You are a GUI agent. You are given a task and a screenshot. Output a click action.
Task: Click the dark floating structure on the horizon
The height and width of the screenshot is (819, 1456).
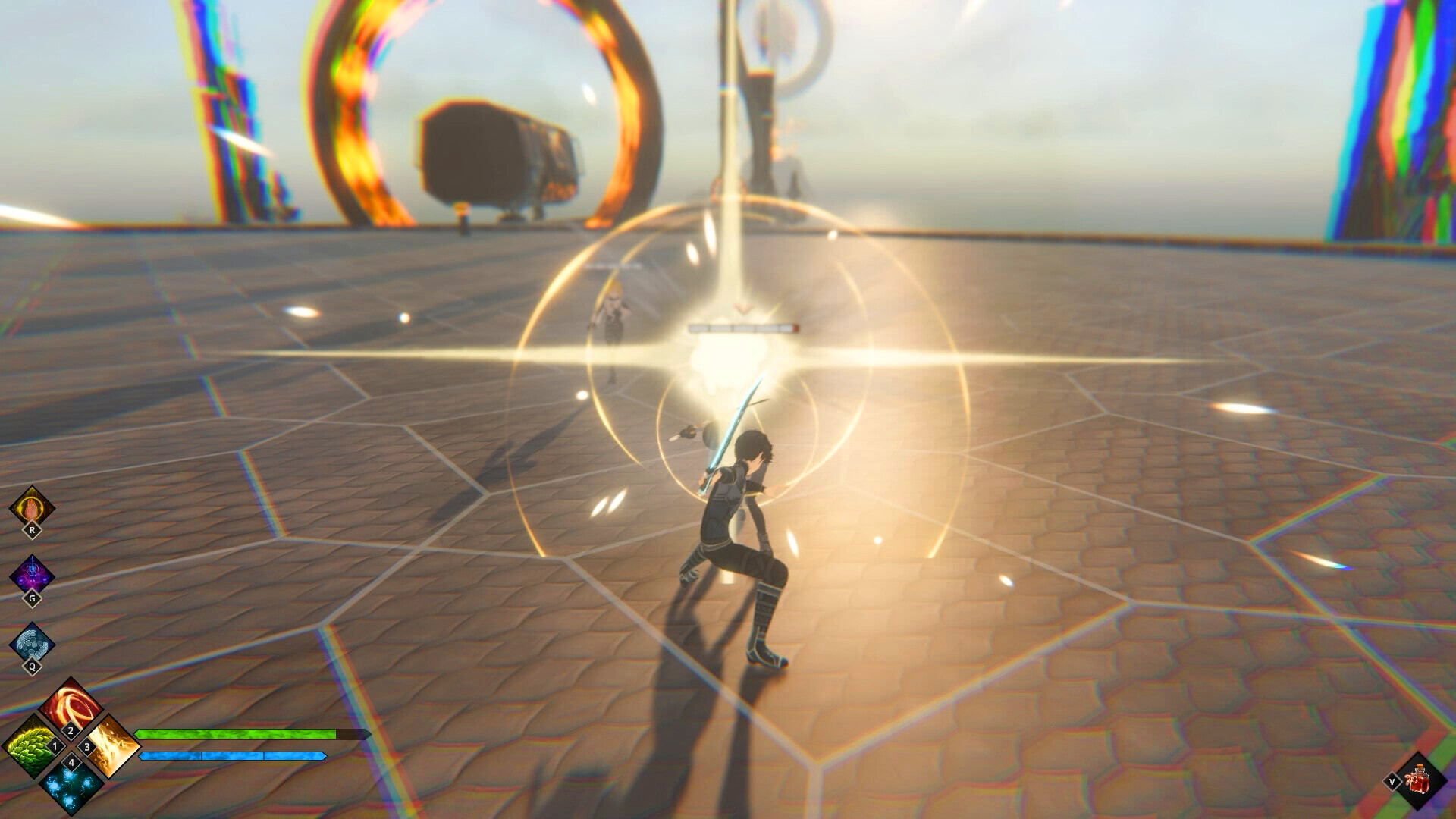493,152
